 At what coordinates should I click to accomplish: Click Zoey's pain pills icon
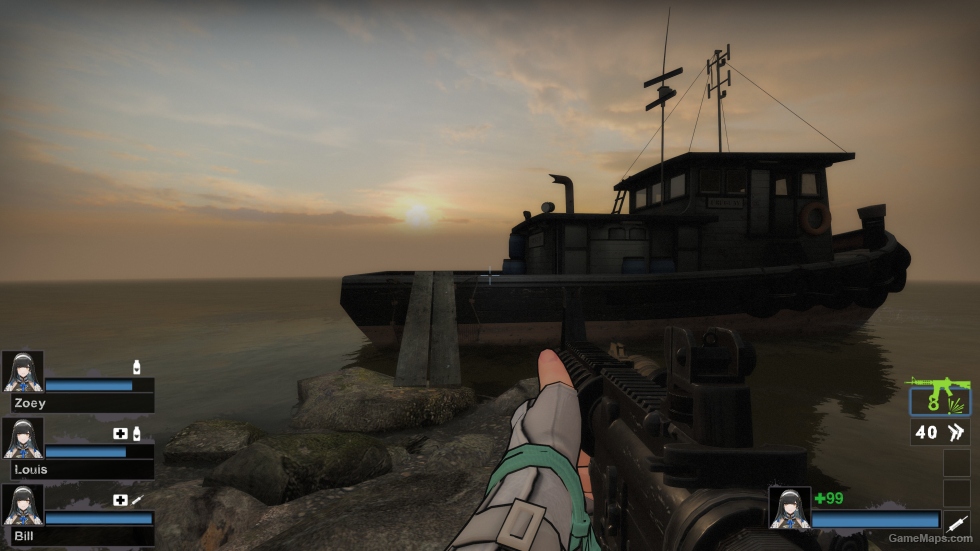tap(136, 368)
